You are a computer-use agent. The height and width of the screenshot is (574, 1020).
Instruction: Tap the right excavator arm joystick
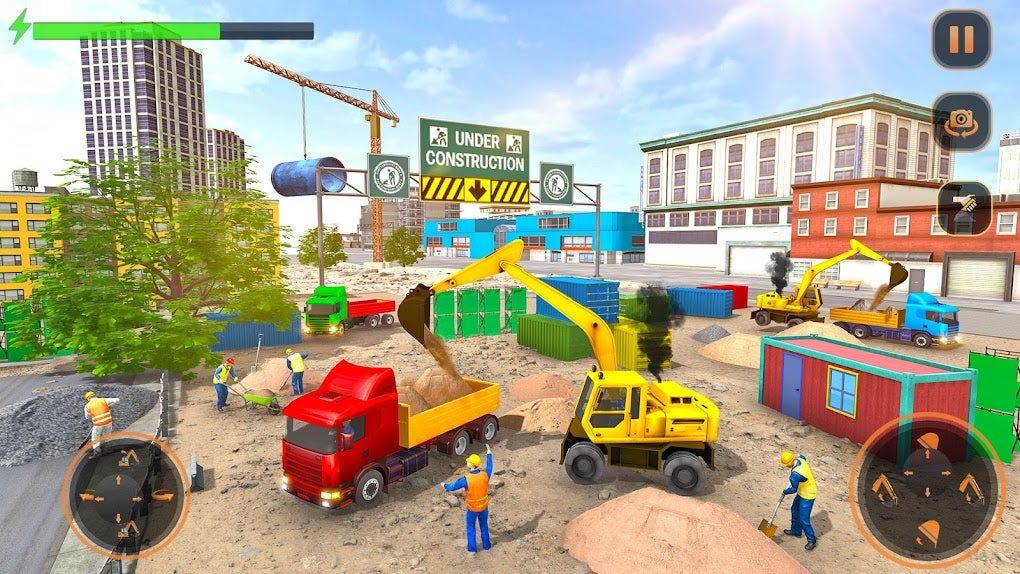[x=927, y=490]
